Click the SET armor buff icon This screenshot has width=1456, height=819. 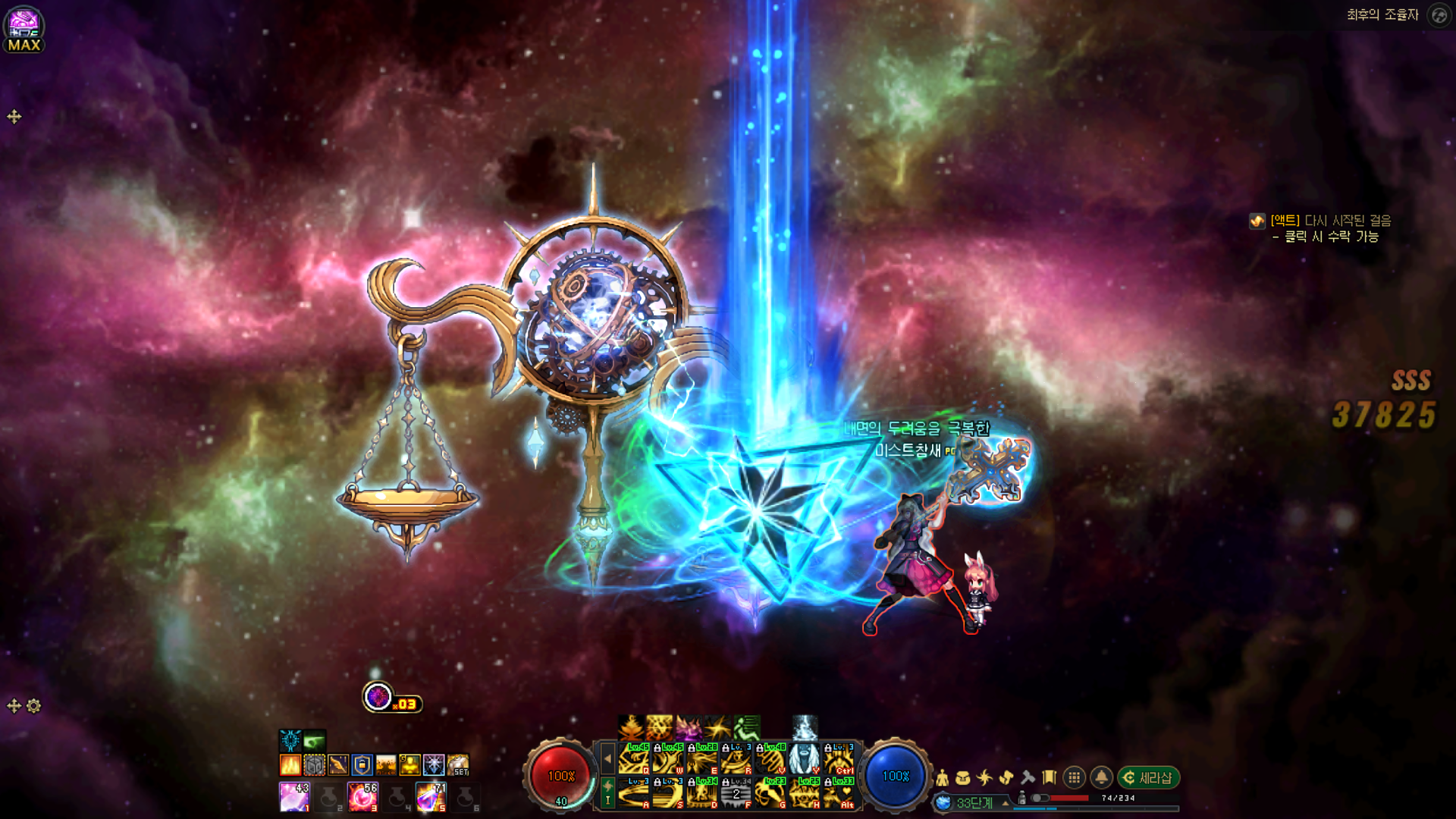458,764
